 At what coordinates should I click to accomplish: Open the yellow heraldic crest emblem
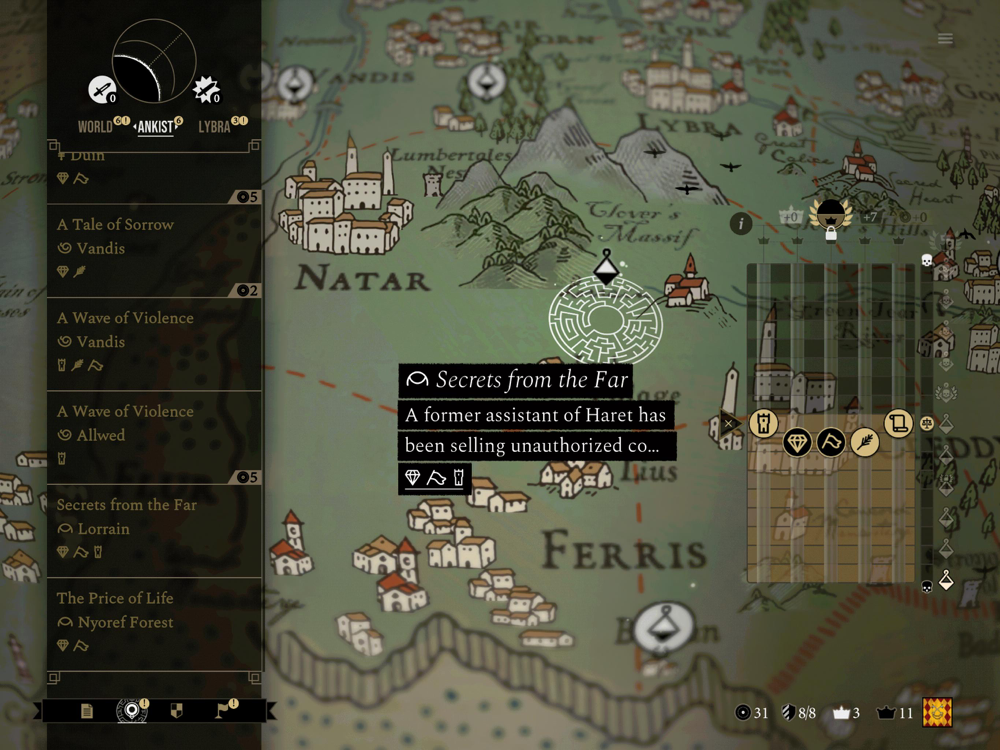coord(937,712)
